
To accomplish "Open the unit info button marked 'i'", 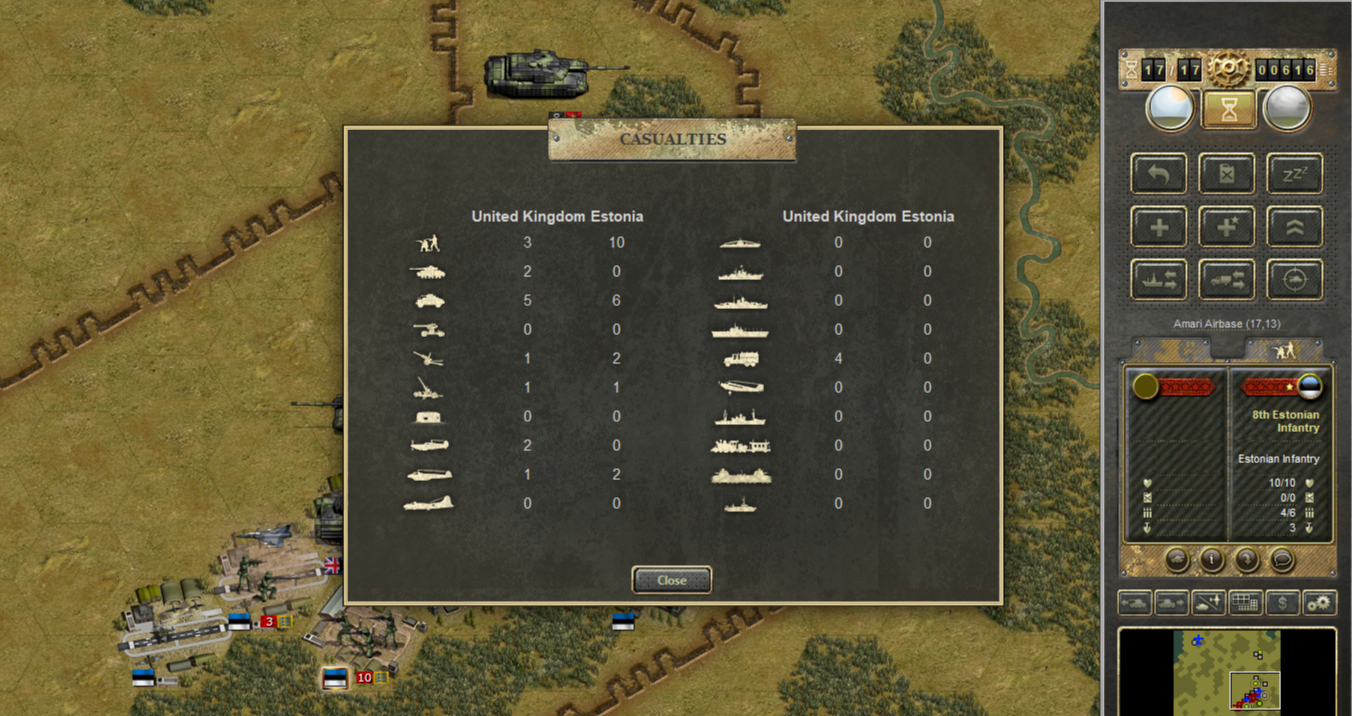I will [1212, 560].
